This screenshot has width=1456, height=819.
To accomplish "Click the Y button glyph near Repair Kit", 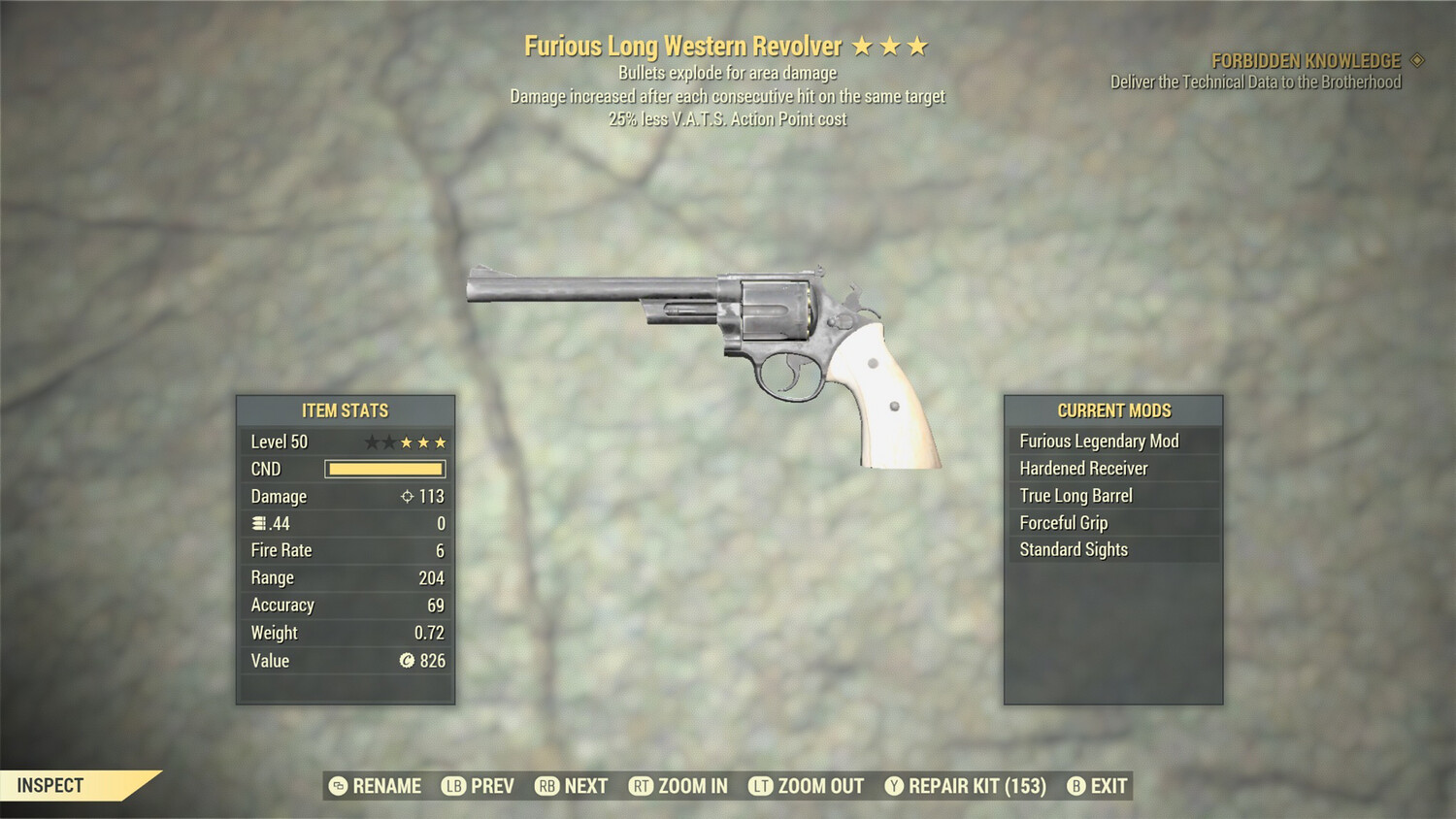I will [893, 786].
